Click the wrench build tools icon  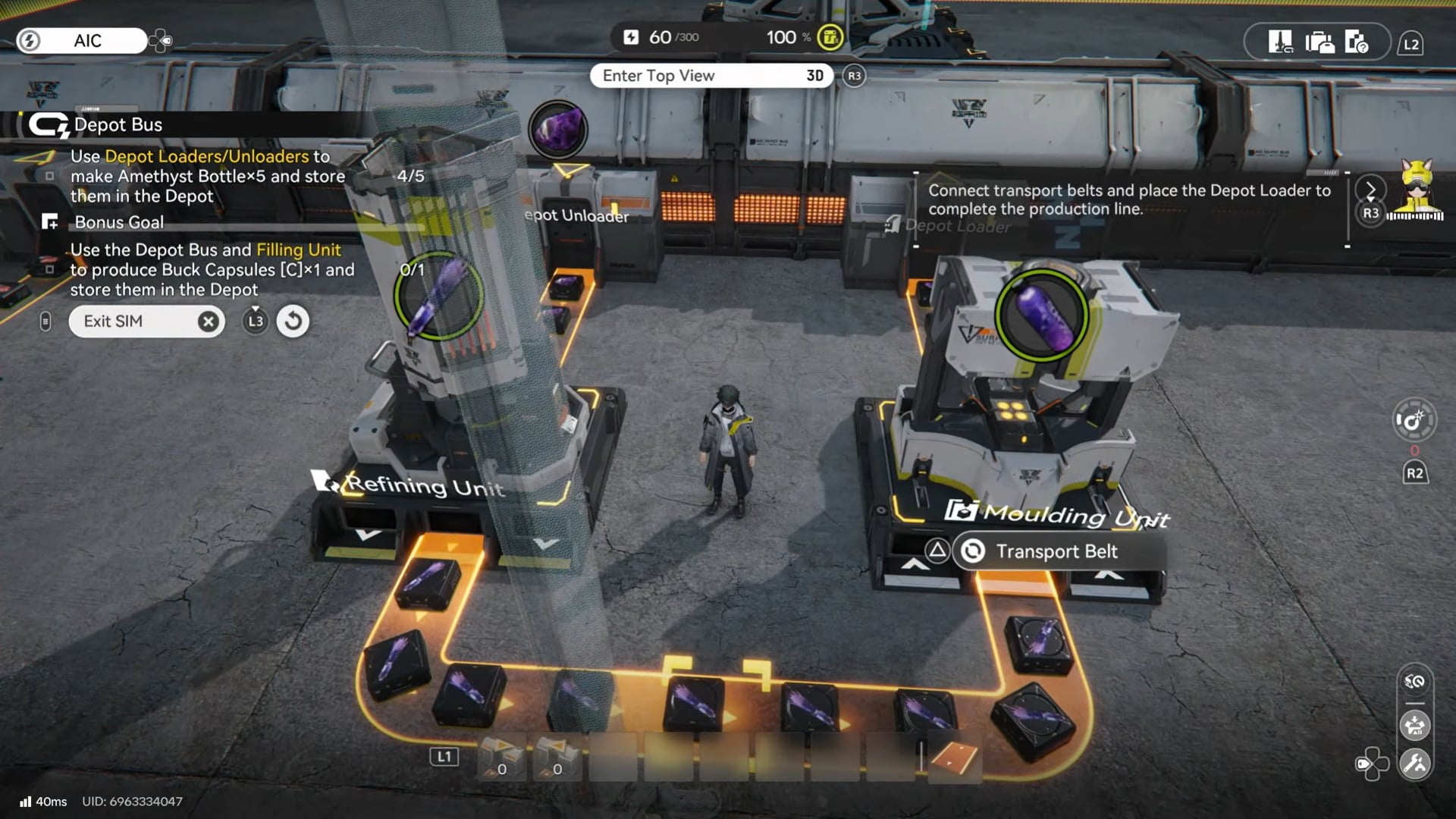point(1415,764)
